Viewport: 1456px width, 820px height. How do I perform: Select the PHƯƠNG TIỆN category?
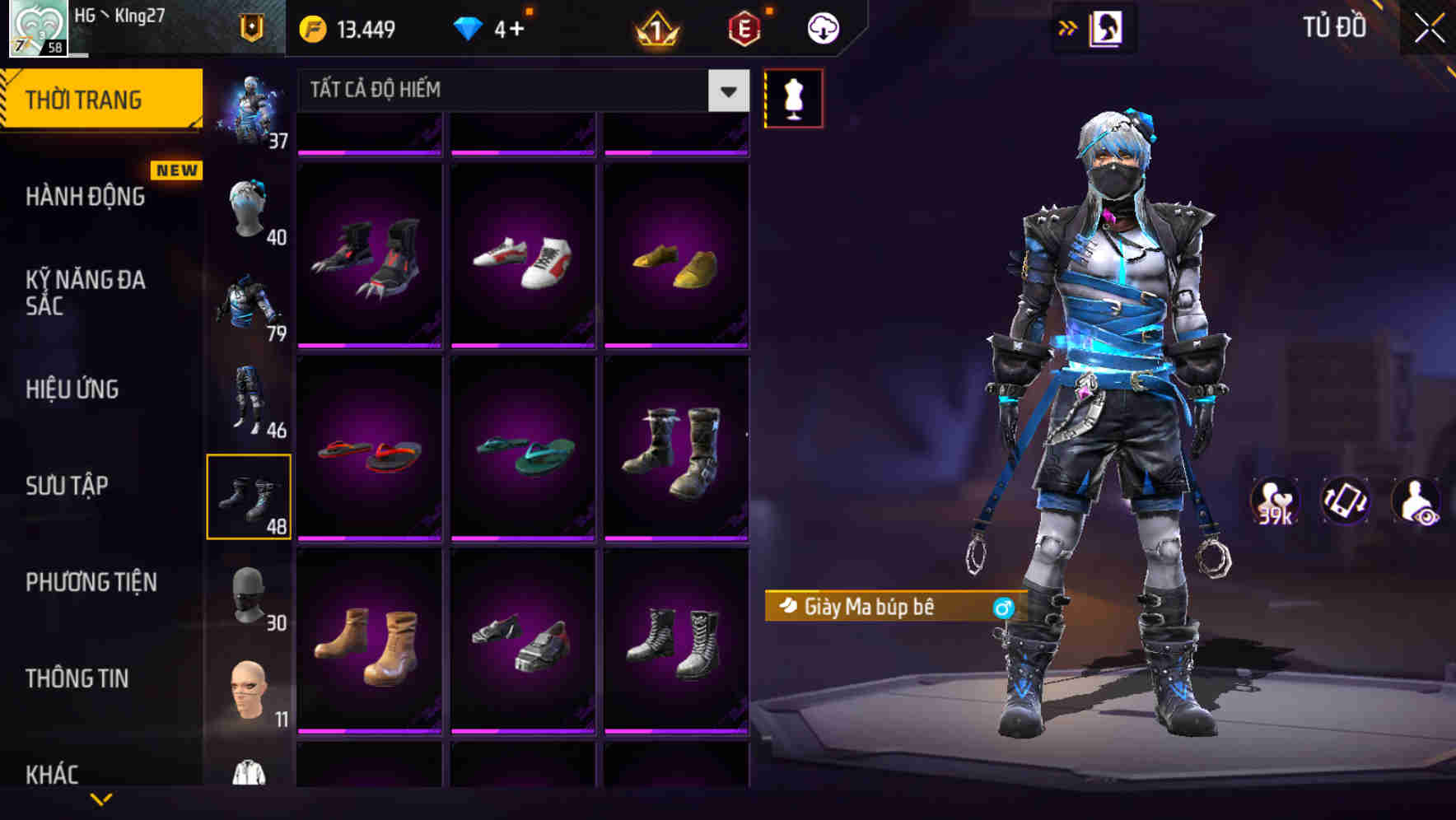[91, 582]
